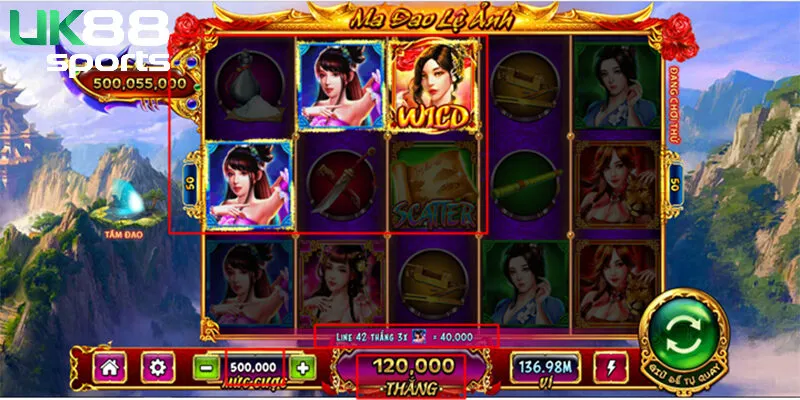This screenshot has width=800, height=400.
Task: Increase the bet with the plus button
Action: (302, 367)
